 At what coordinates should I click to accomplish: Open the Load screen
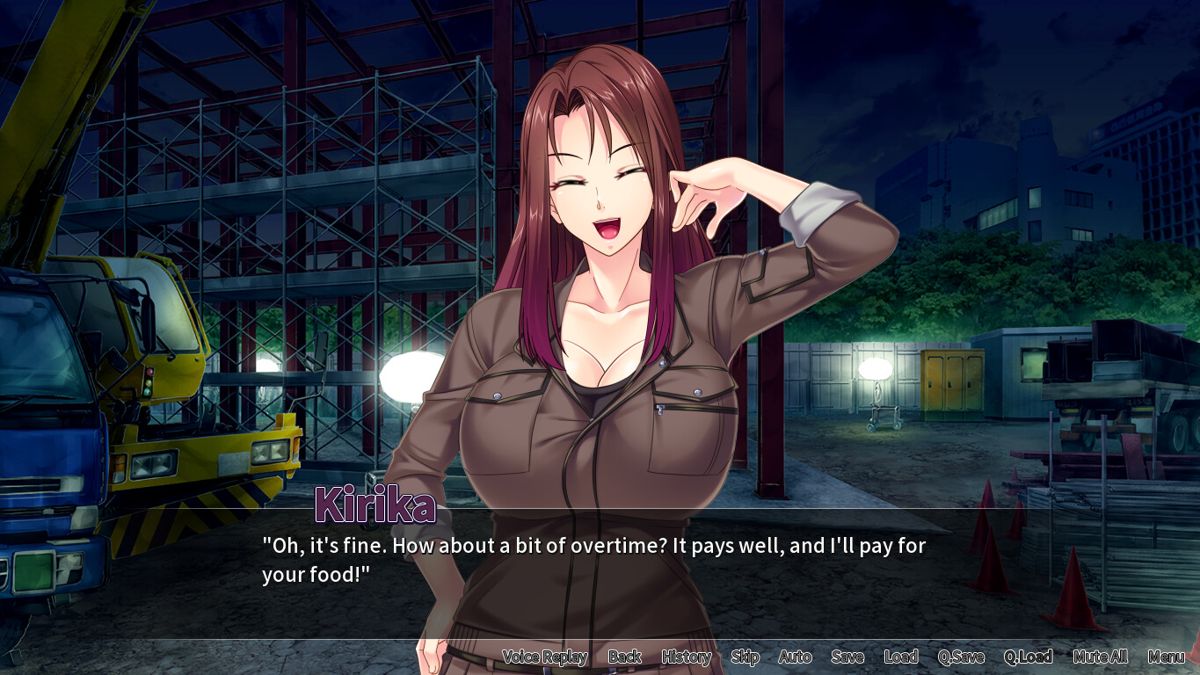[x=901, y=657]
